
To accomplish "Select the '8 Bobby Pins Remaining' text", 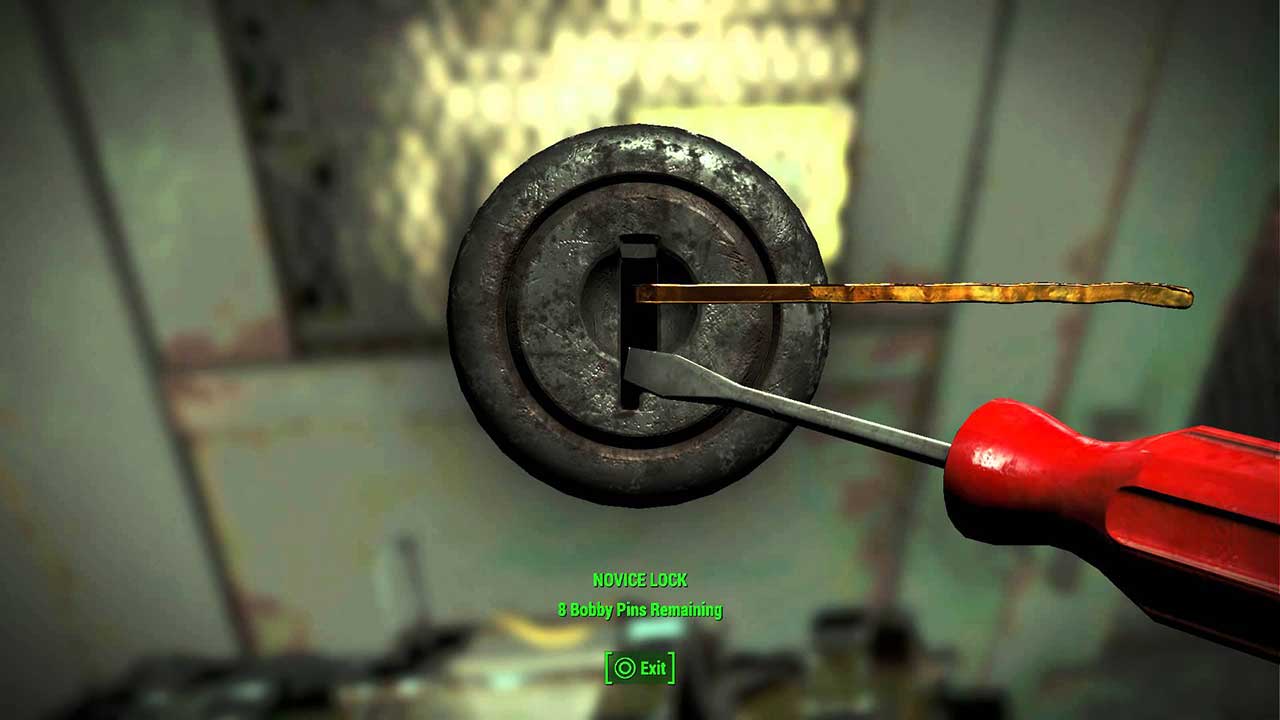I will pos(639,611).
